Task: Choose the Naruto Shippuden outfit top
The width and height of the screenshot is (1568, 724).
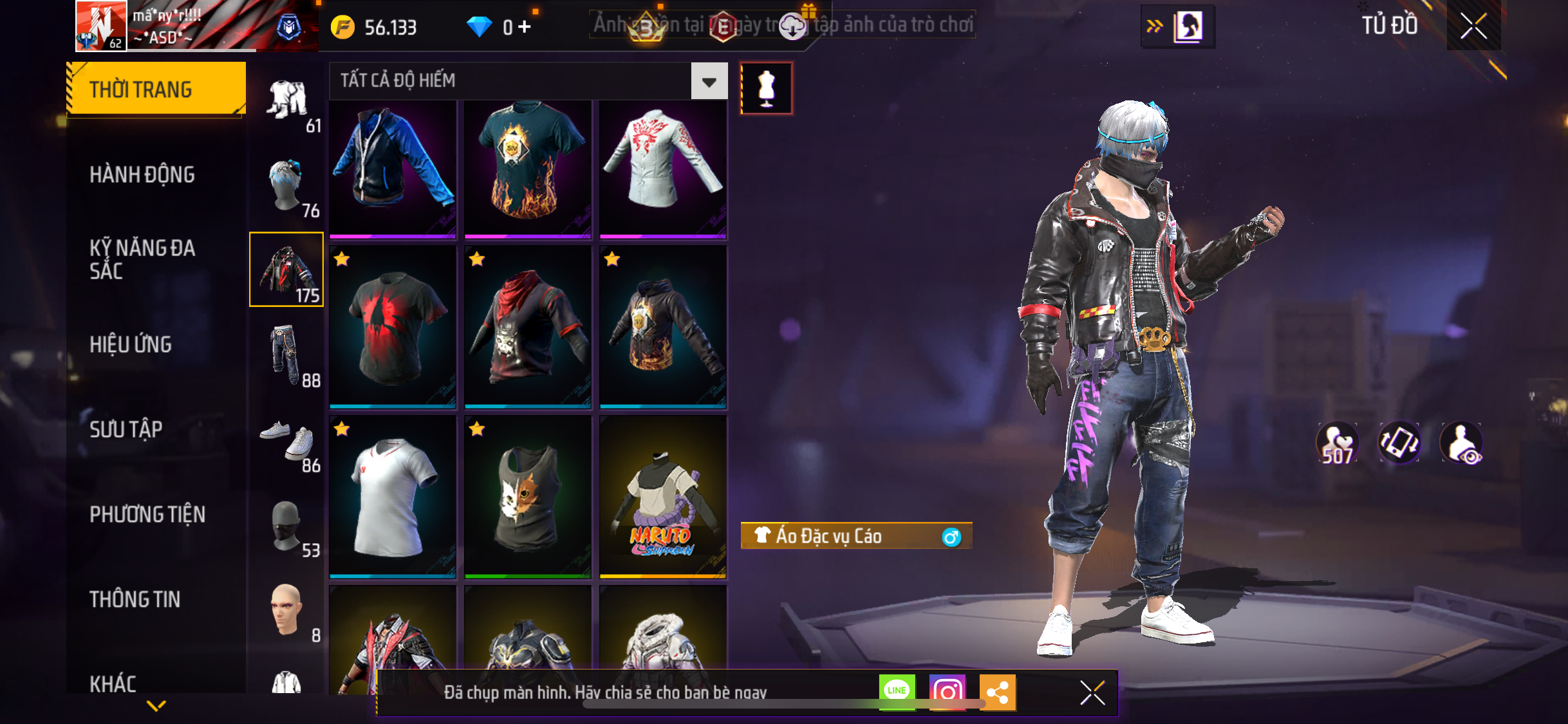Action: pos(662,497)
